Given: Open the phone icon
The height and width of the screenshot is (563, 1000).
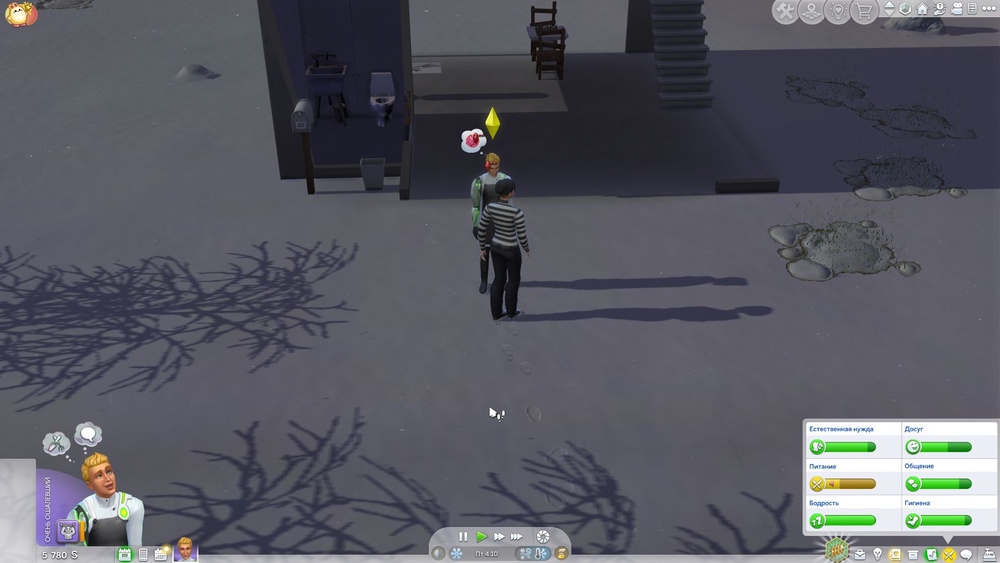Looking at the screenshot, I should click(143, 554).
